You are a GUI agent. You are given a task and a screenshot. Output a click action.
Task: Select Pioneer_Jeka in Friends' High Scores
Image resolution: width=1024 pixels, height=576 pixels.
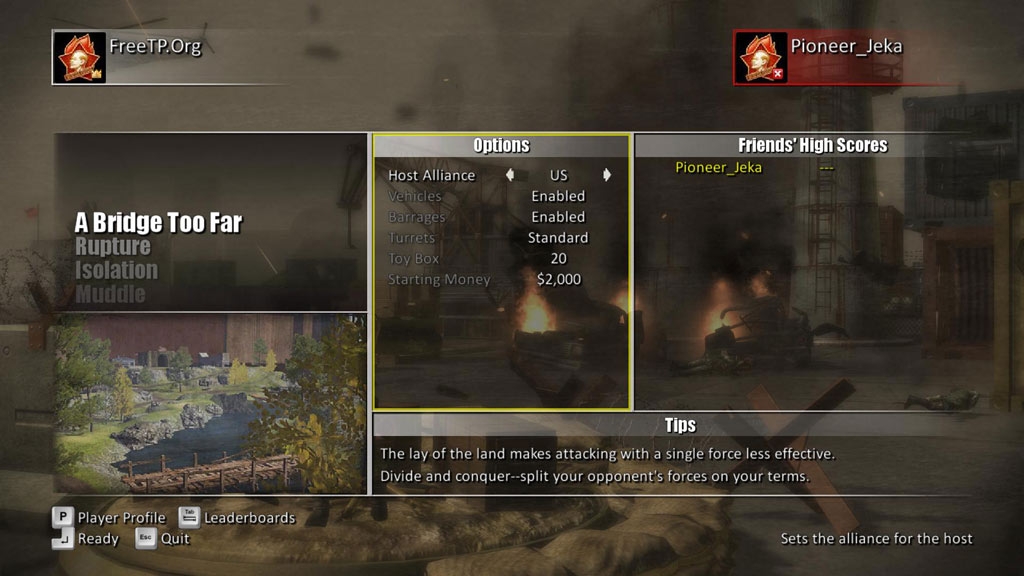[718, 167]
